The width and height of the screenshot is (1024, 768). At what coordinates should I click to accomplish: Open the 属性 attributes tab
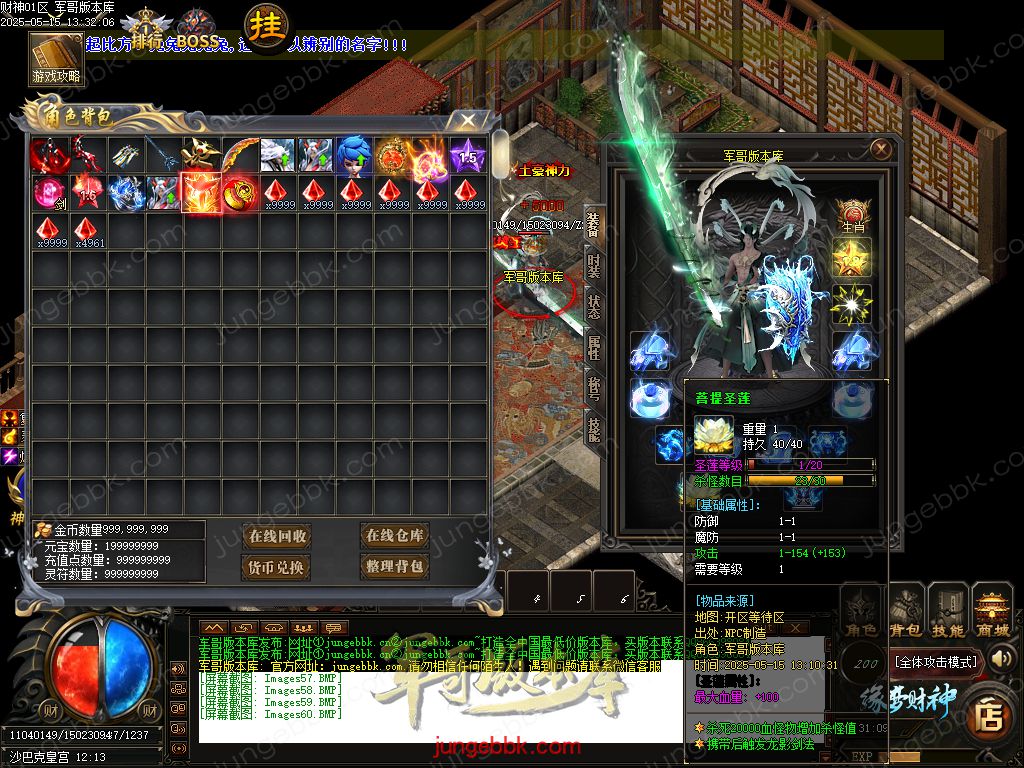(594, 348)
